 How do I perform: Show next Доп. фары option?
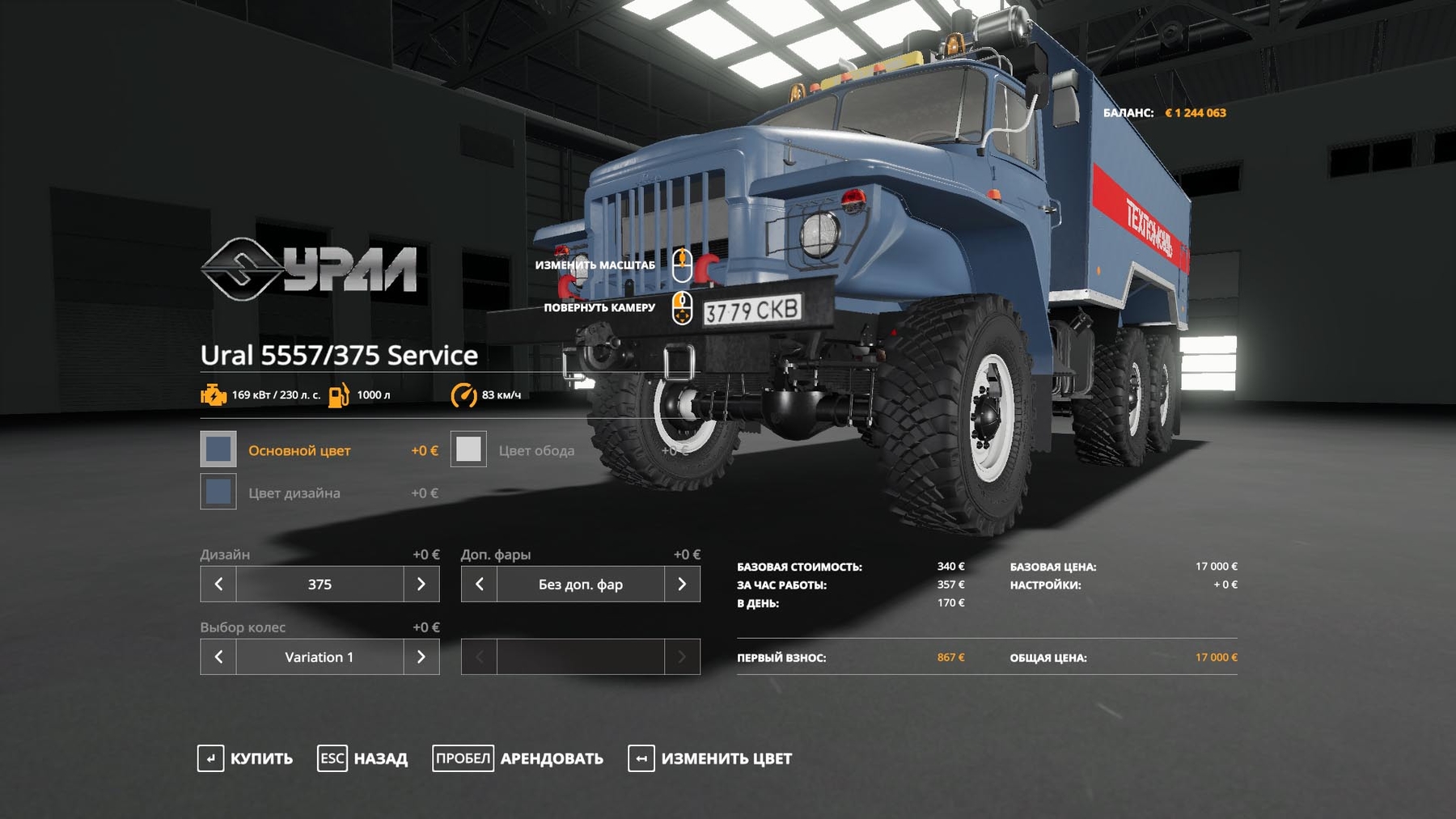point(682,584)
